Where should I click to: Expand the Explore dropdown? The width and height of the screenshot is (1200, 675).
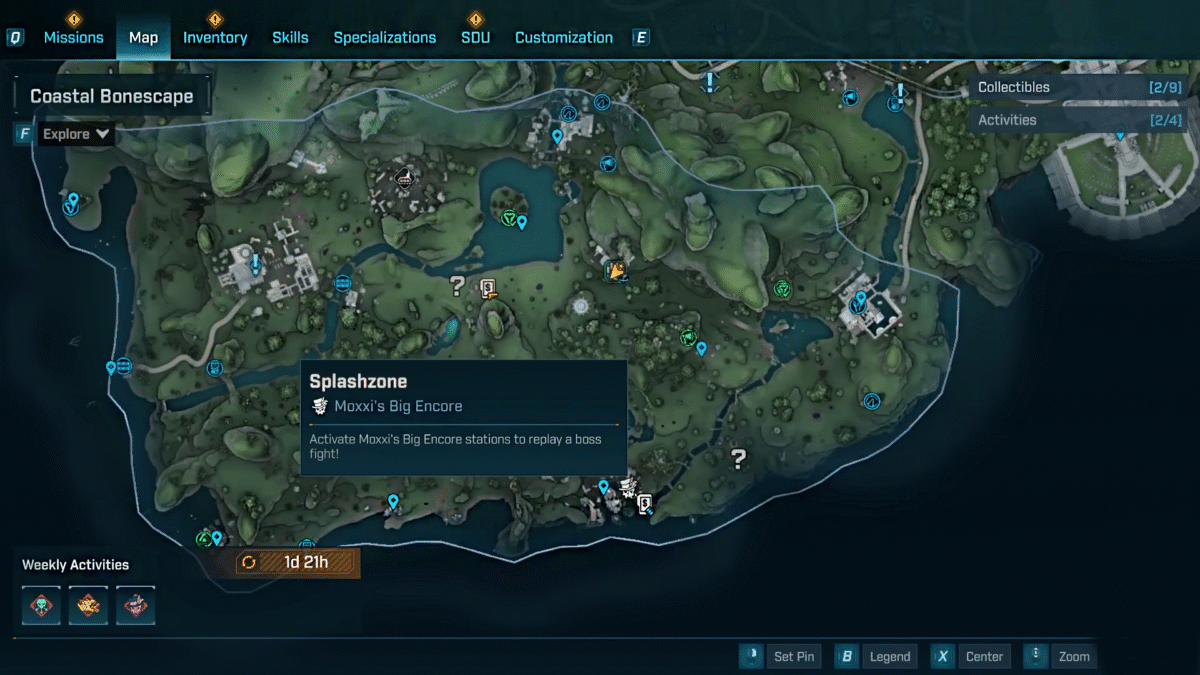(x=76, y=134)
